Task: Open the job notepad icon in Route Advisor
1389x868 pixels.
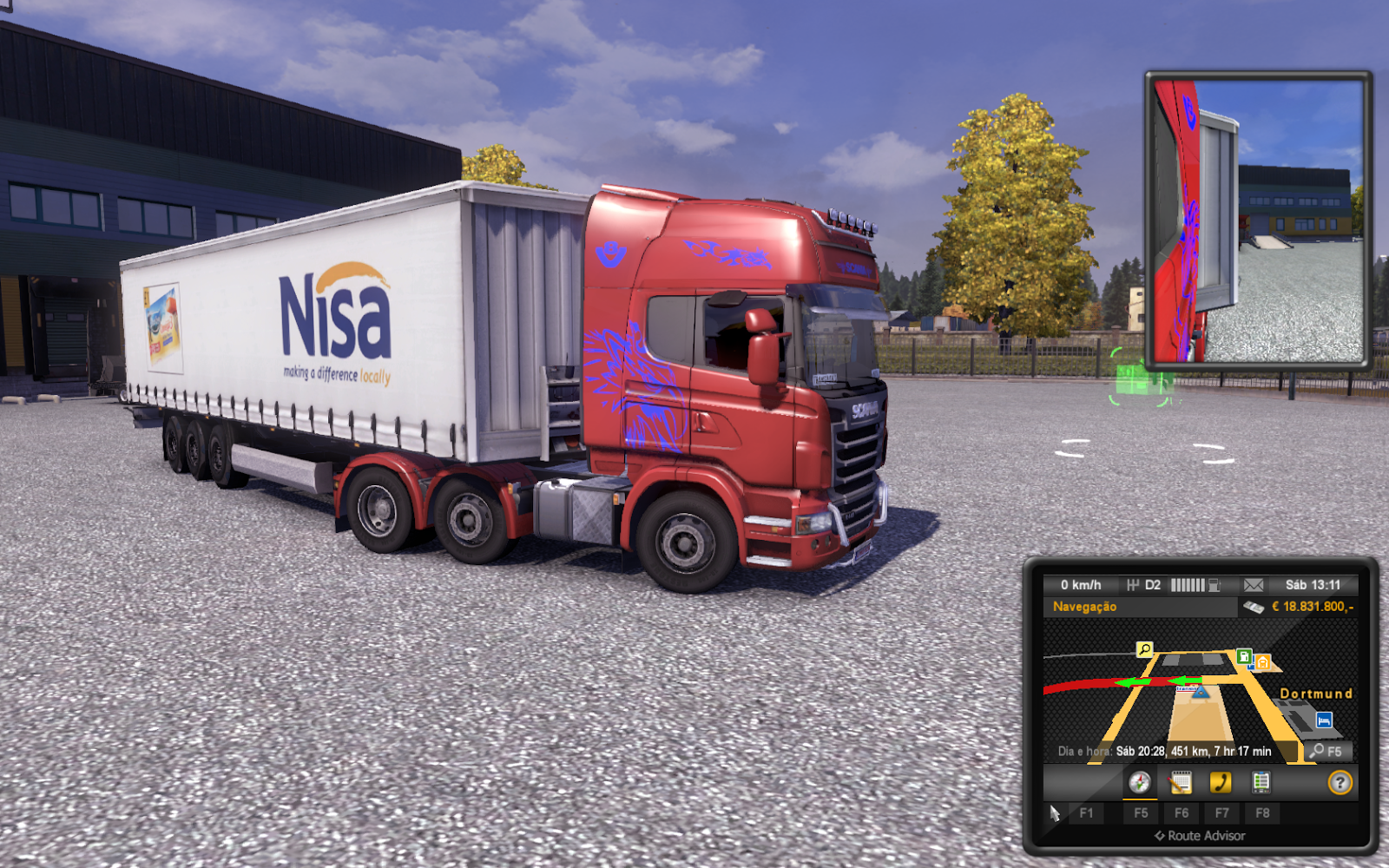Action: (1180, 782)
